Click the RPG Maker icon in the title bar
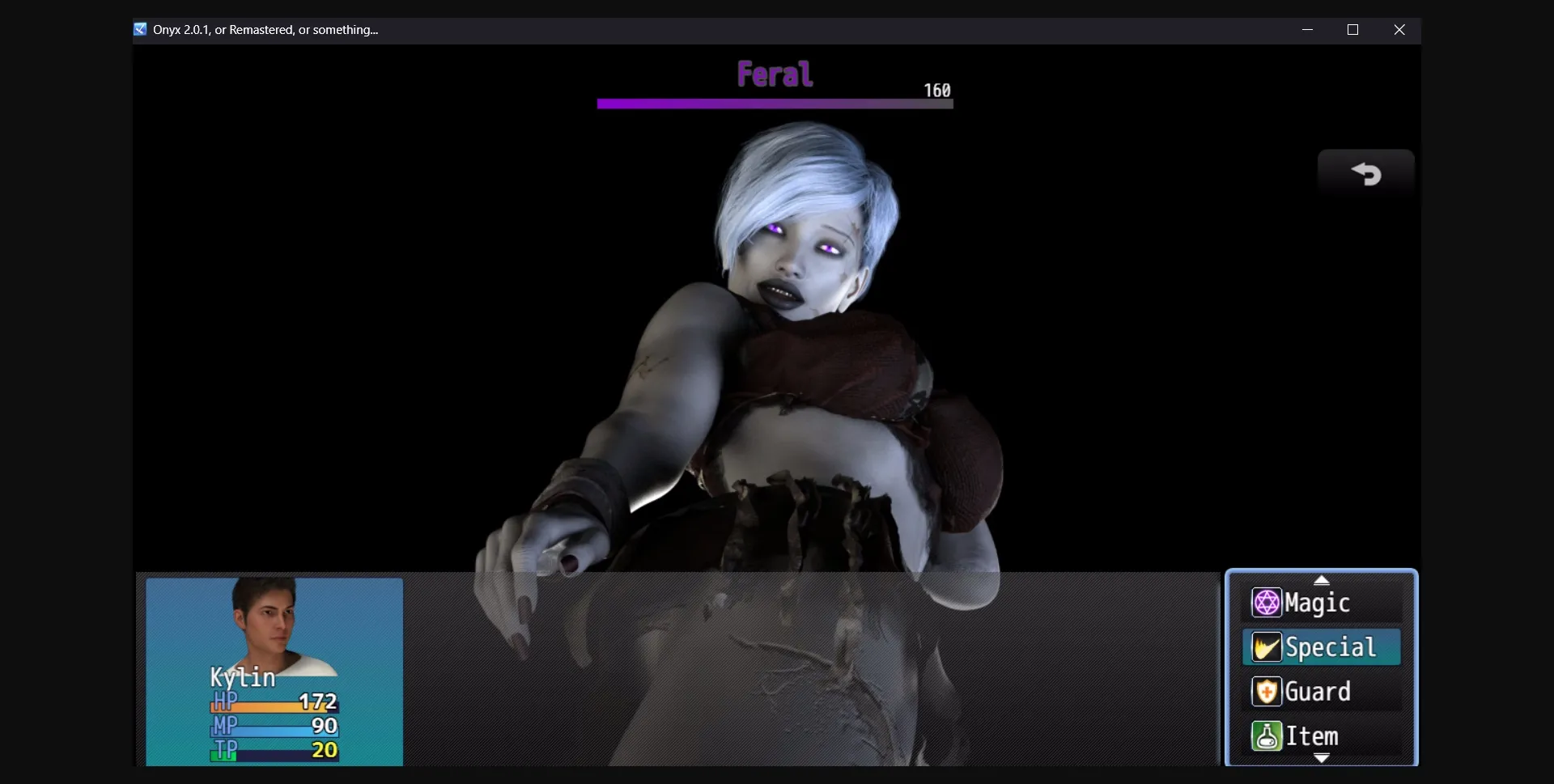Screen dimensions: 1554x784 140,29
